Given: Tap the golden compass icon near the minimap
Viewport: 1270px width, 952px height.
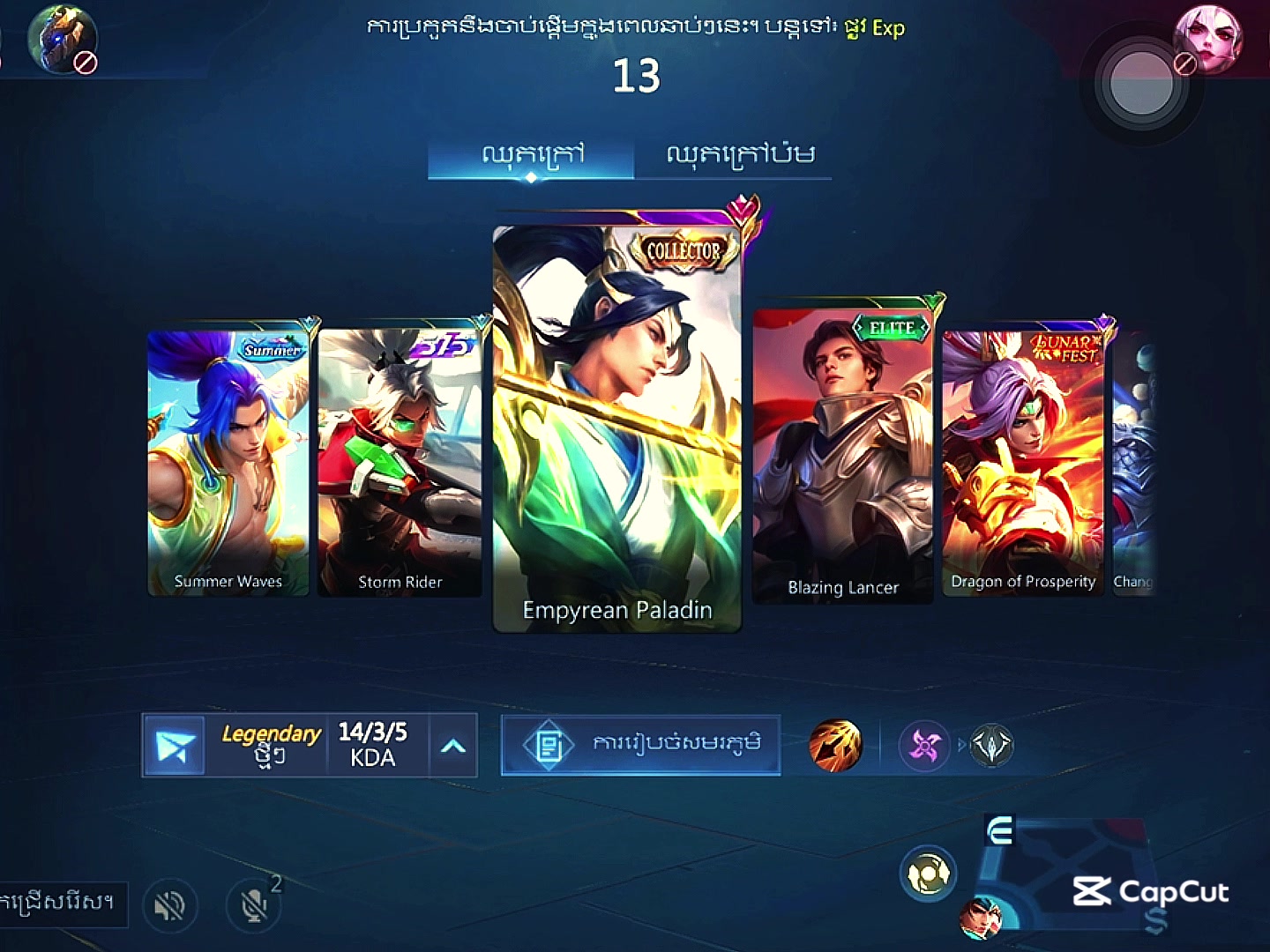Looking at the screenshot, I should [x=929, y=873].
